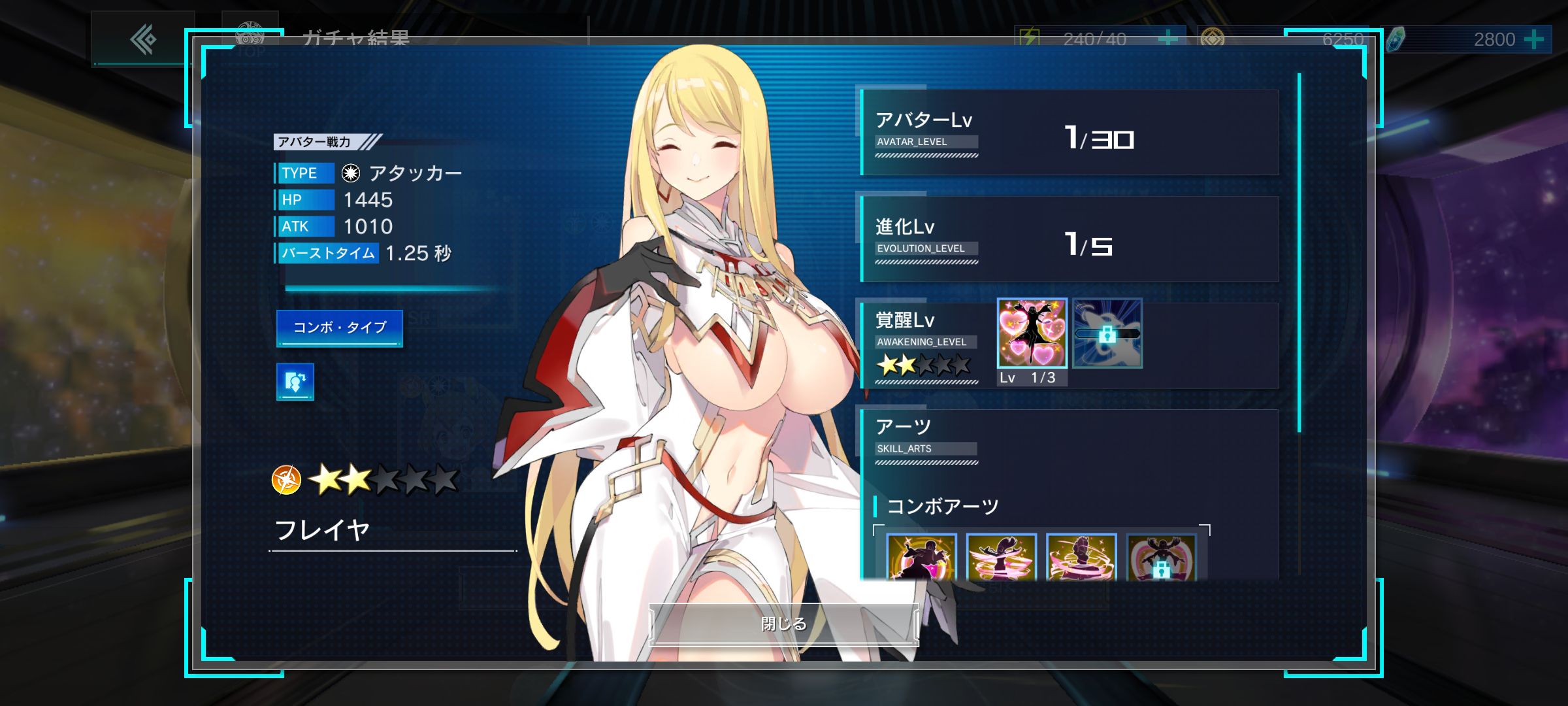Refill stamina using the green plus button
This screenshot has width=1568, height=706.
(1168, 39)
